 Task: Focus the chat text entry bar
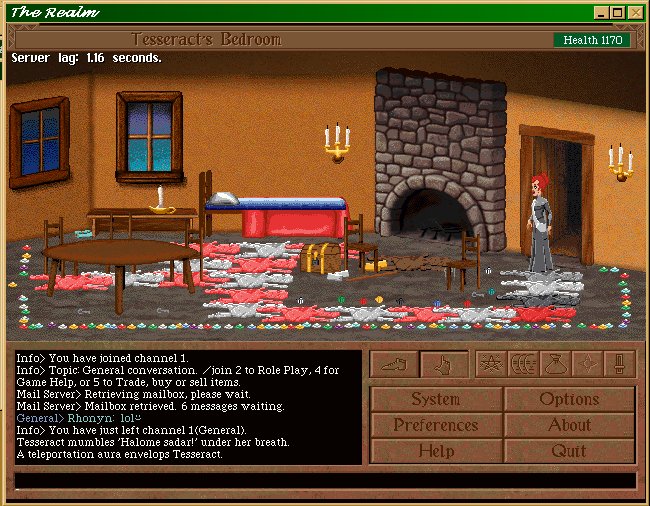[x=324, y=481]
